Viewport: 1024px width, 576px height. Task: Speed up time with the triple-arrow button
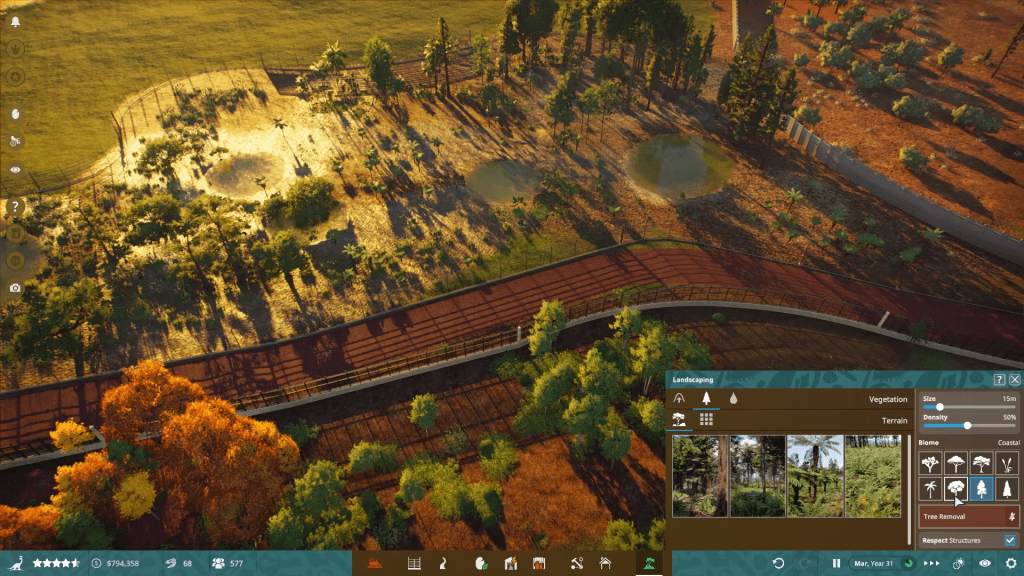(x=931, y=564)
